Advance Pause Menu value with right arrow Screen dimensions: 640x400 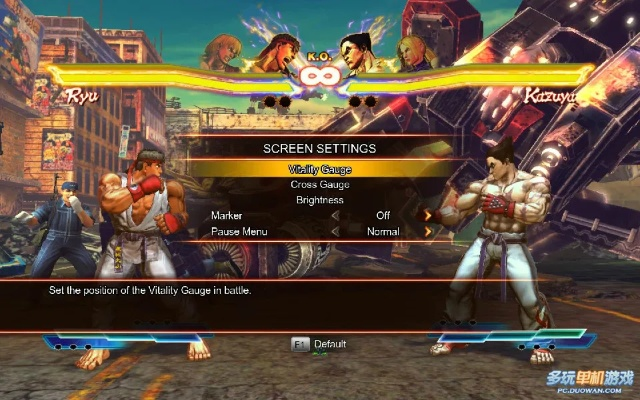click(428, 231)
